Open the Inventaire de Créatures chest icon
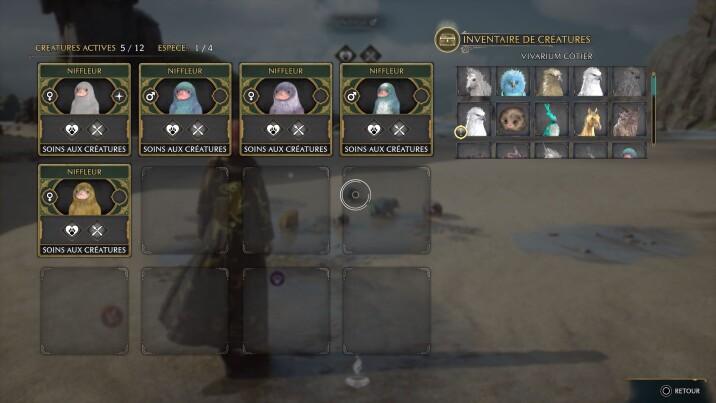Viewport: 716px width, 403px height. [x=447, y=39]
